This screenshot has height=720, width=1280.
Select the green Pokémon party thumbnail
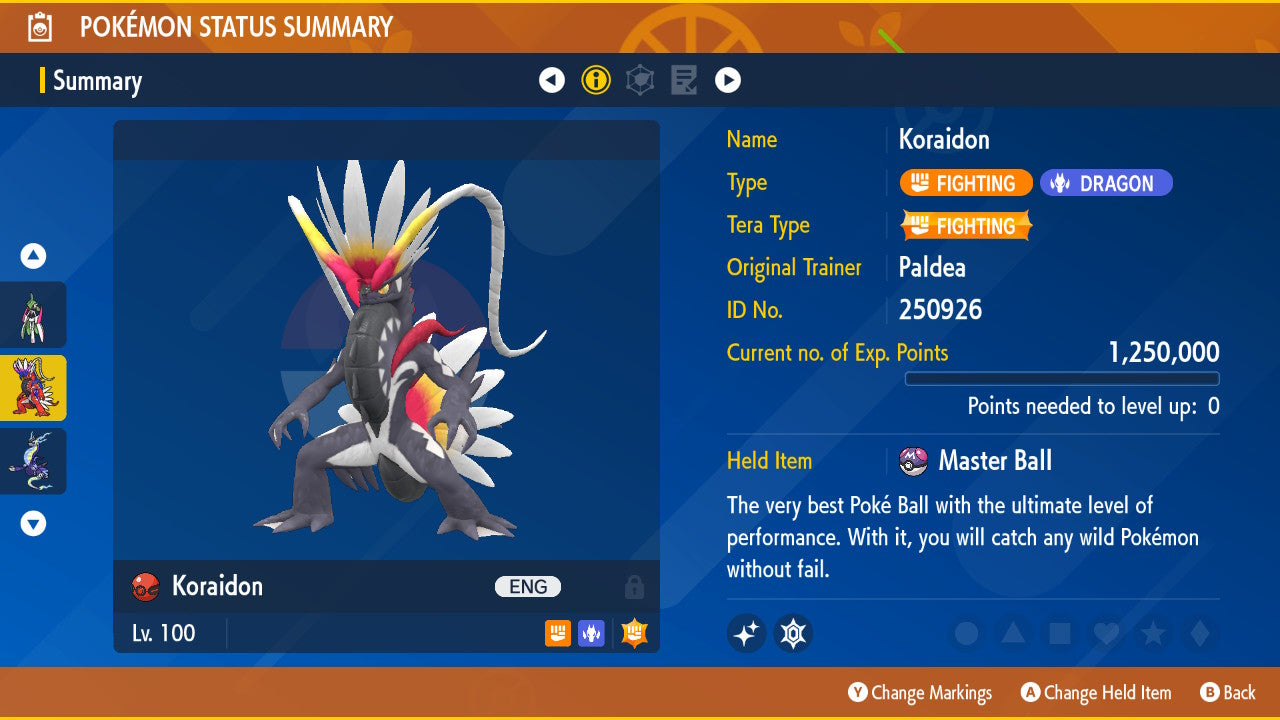[x=33, y=315]
